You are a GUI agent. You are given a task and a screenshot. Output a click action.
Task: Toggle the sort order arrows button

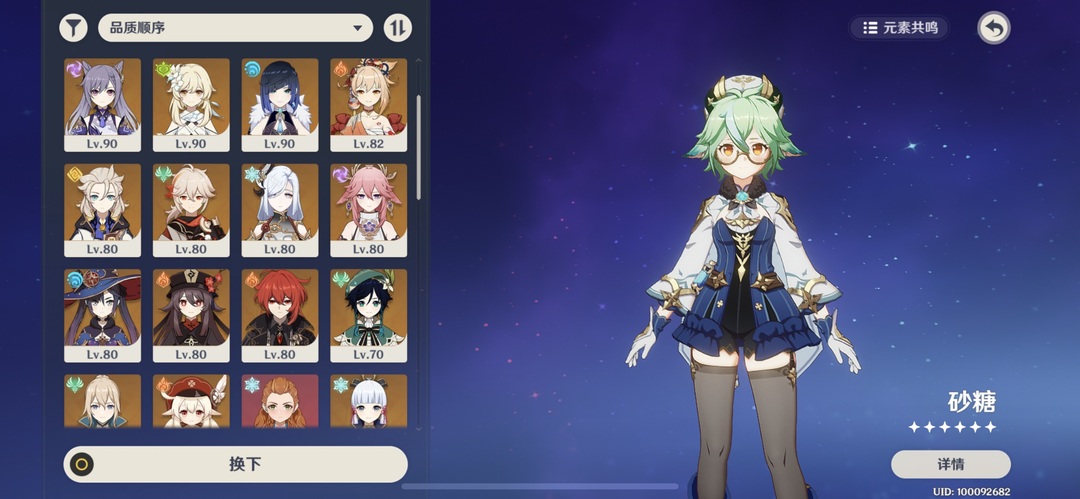pos(398,28)
